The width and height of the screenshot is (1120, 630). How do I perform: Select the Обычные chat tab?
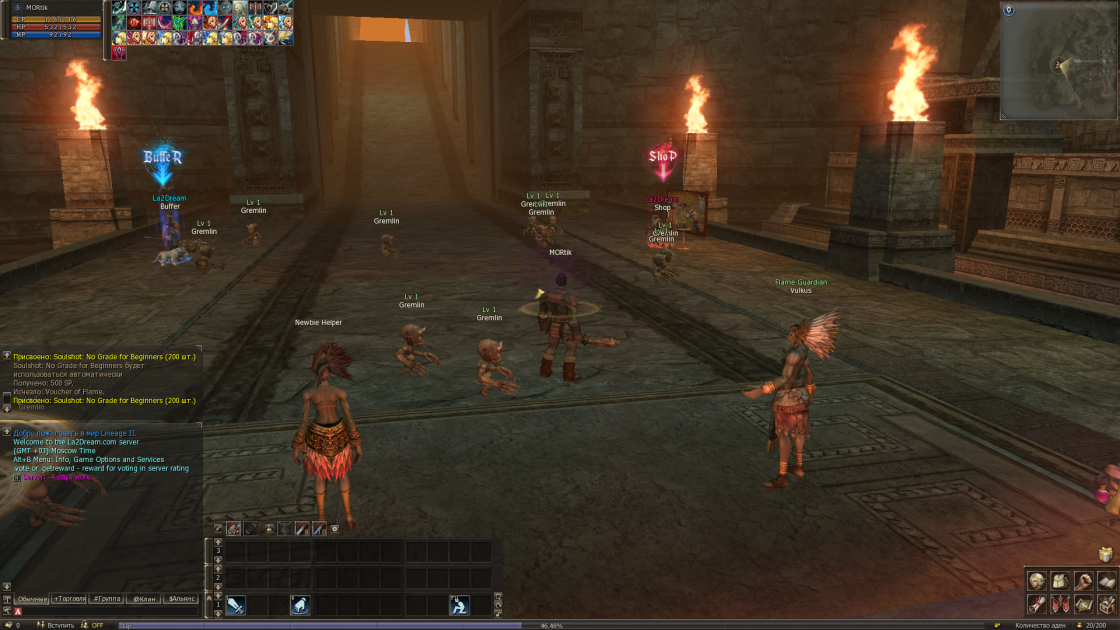click(32, 598)
